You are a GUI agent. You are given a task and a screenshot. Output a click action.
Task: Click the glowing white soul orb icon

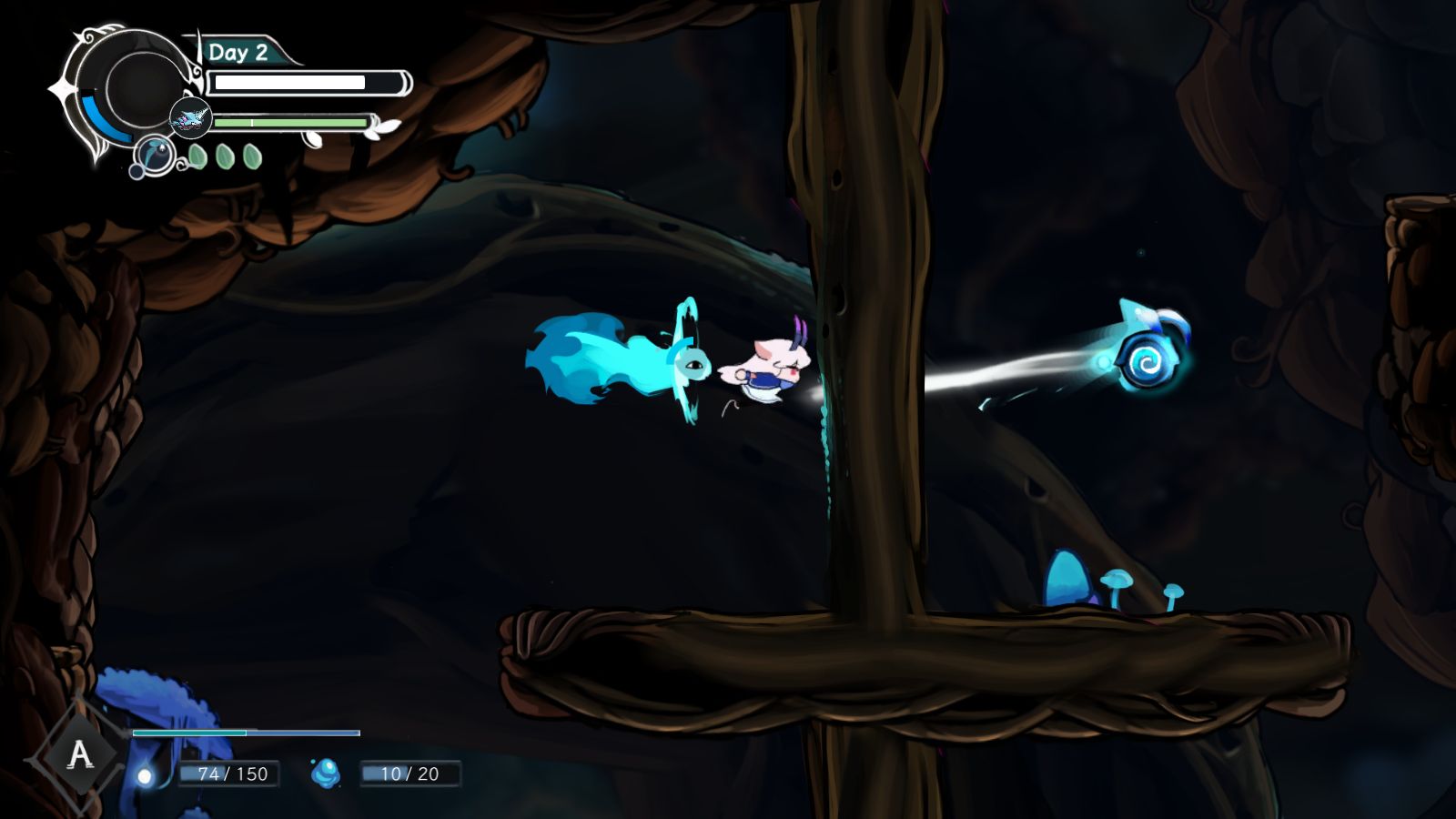[x=145, y=775]
